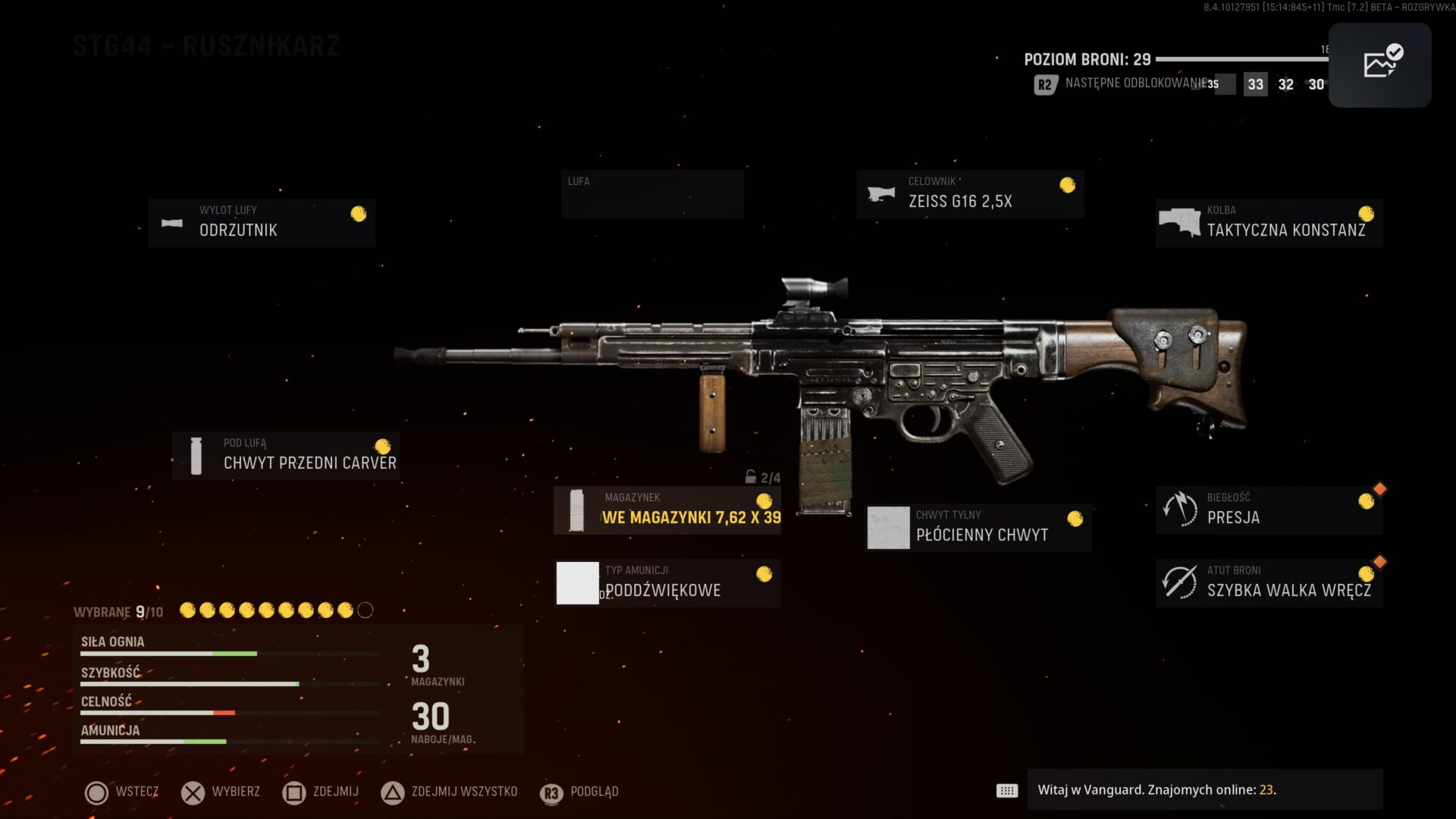Select the Biegłość Presja perk slot
1456x819 pixels.
(1269, 510)
